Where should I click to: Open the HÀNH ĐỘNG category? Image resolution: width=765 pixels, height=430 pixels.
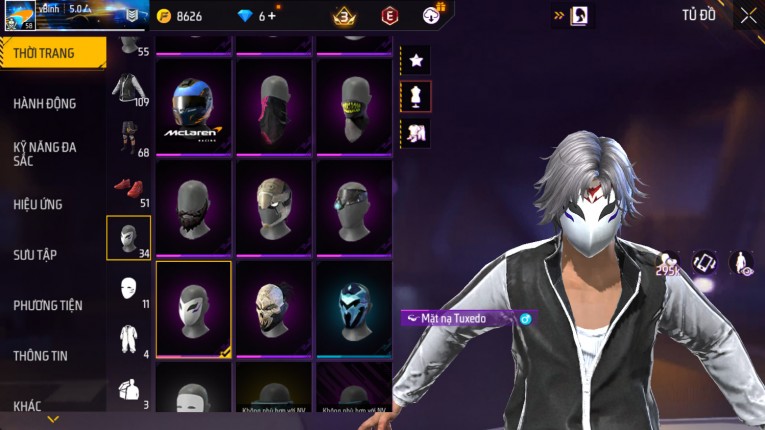point(45,103)
